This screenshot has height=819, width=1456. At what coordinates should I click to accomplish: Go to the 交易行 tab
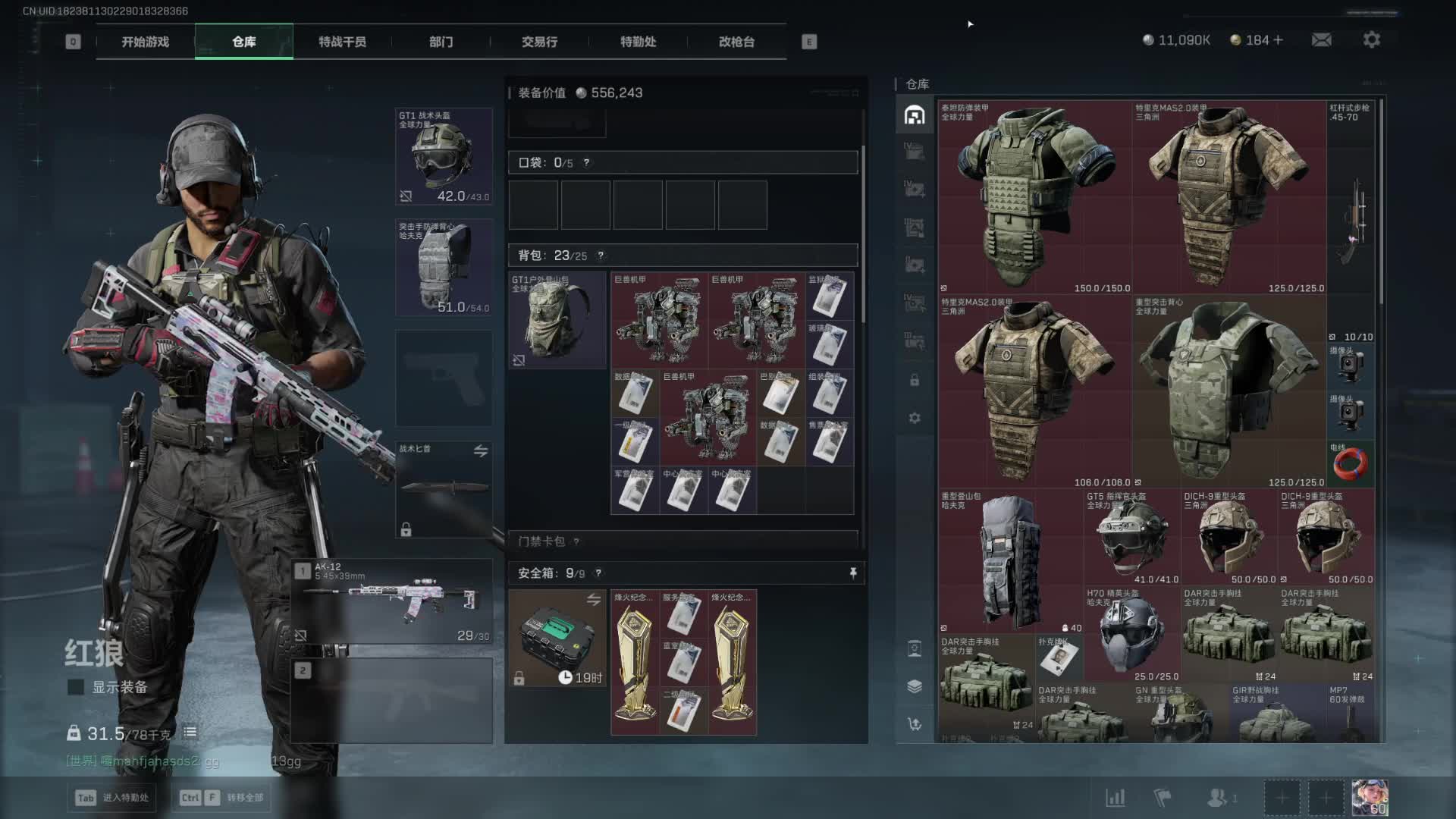point(539,42)
